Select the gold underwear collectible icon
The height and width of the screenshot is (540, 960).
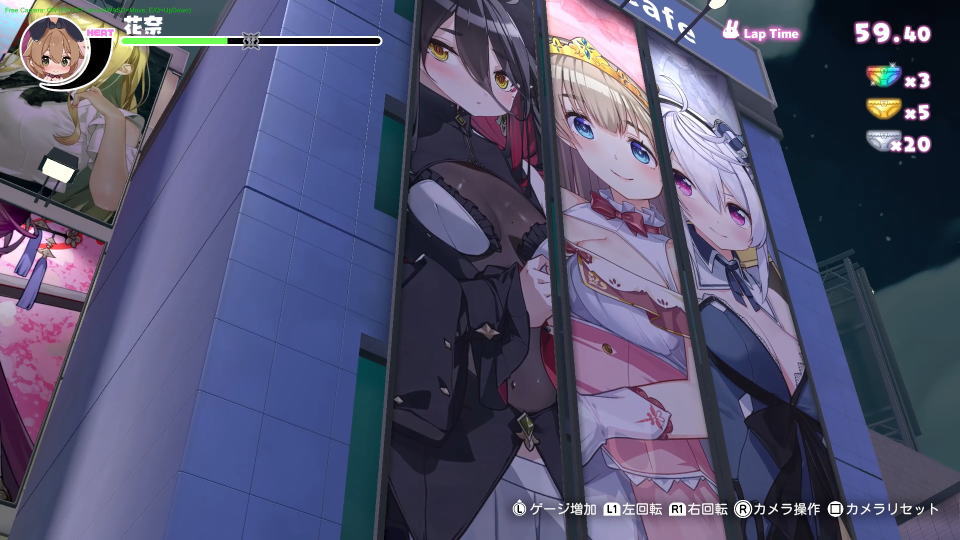pos(883,111)
